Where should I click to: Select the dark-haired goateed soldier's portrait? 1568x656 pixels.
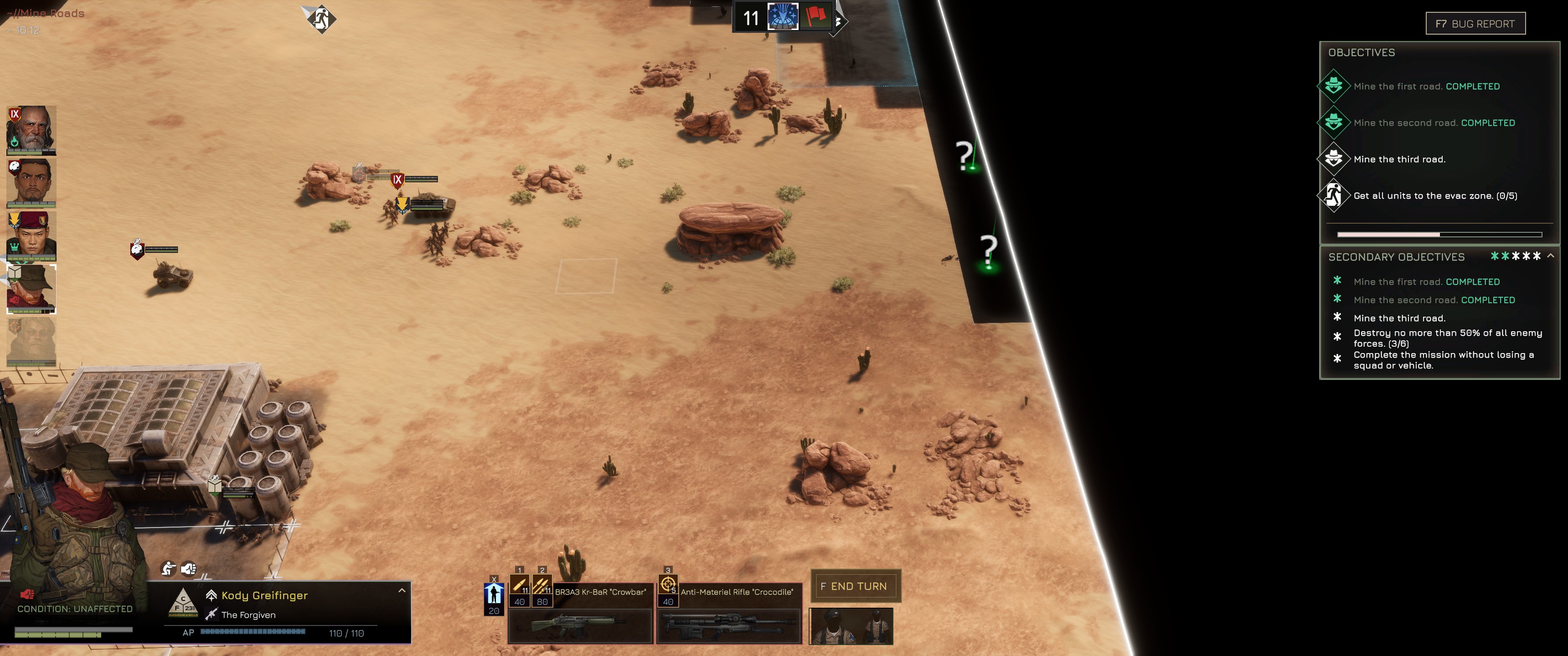[x=31, y=183]
